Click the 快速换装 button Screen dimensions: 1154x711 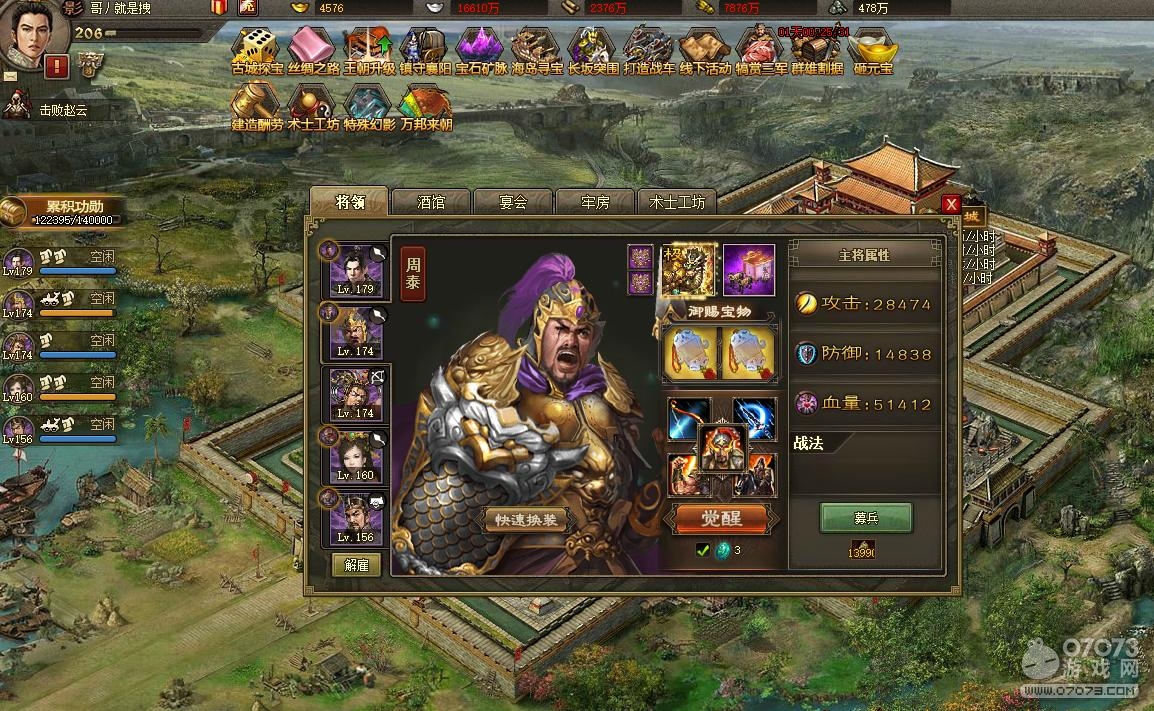click(x=525, y=520)
